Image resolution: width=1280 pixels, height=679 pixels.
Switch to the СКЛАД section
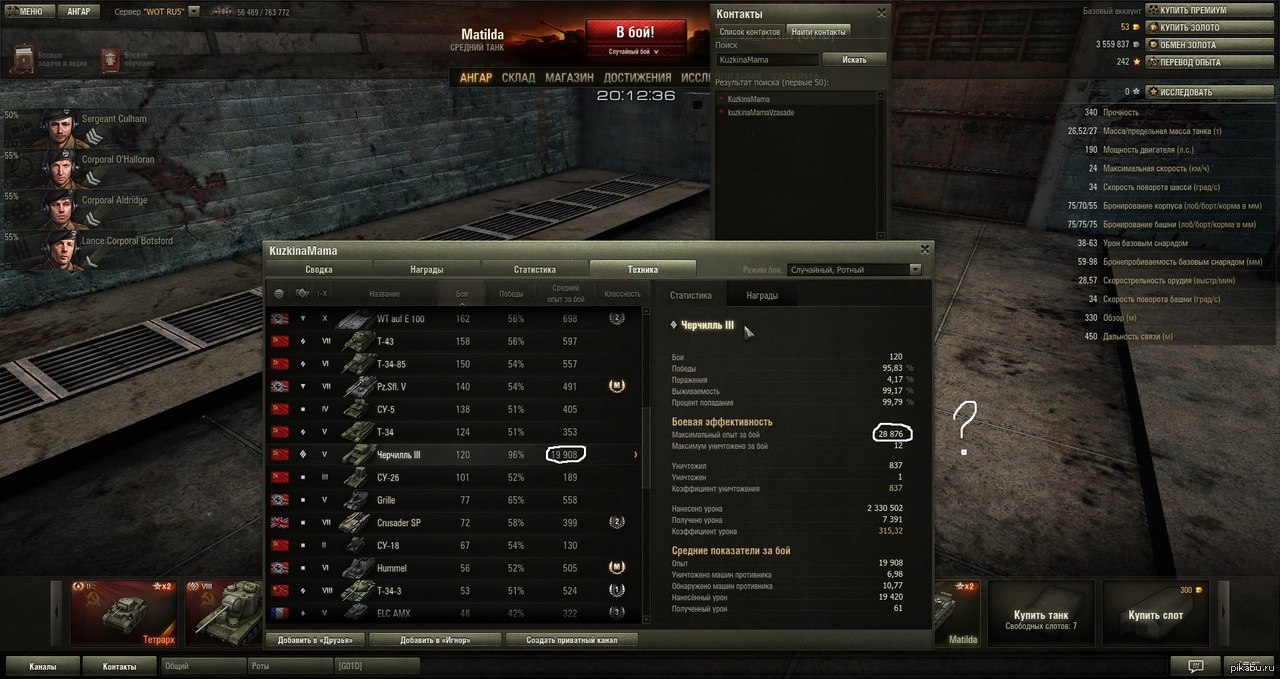(x=518, y=77)
